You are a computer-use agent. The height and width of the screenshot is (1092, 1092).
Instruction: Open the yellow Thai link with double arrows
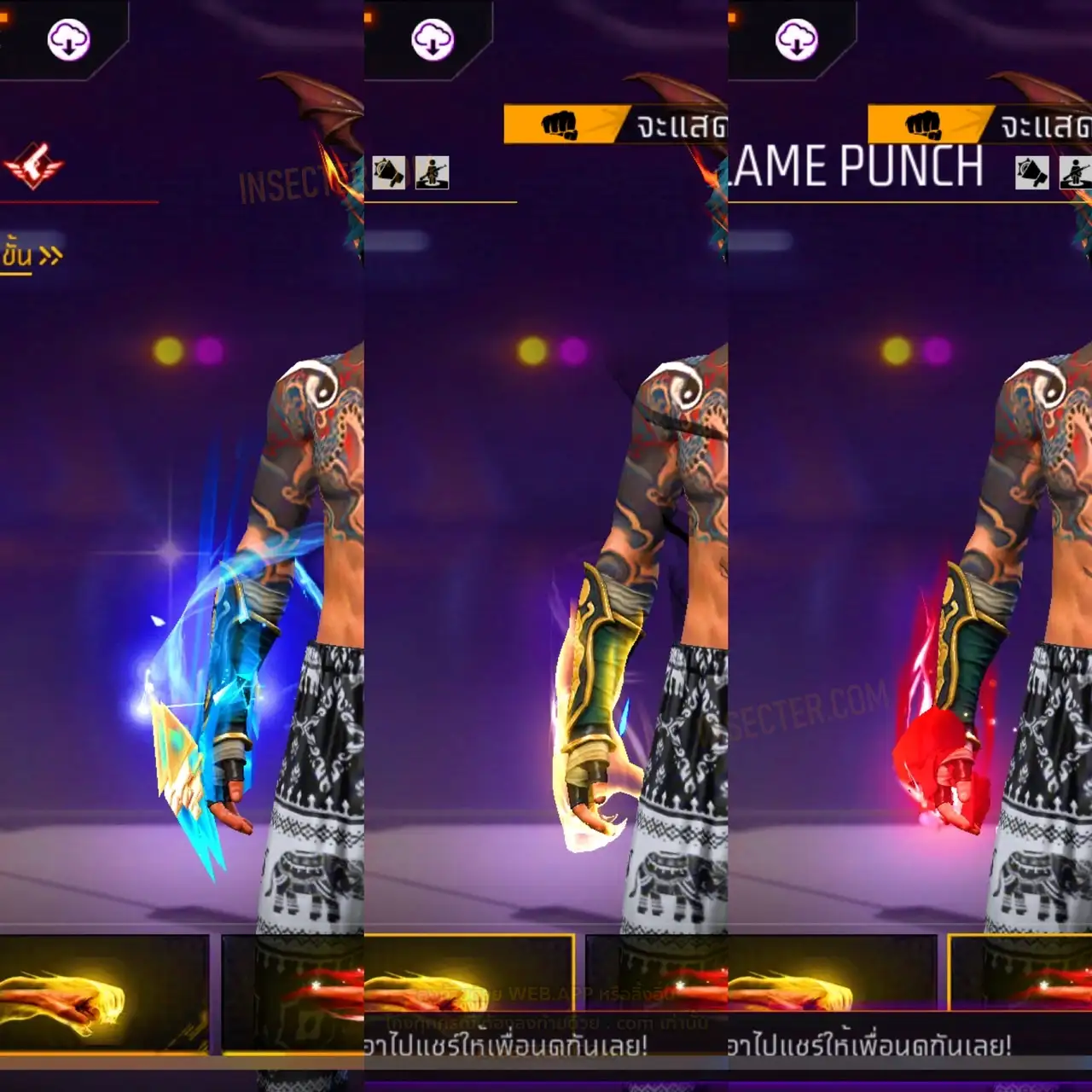(x=31, y=255)
